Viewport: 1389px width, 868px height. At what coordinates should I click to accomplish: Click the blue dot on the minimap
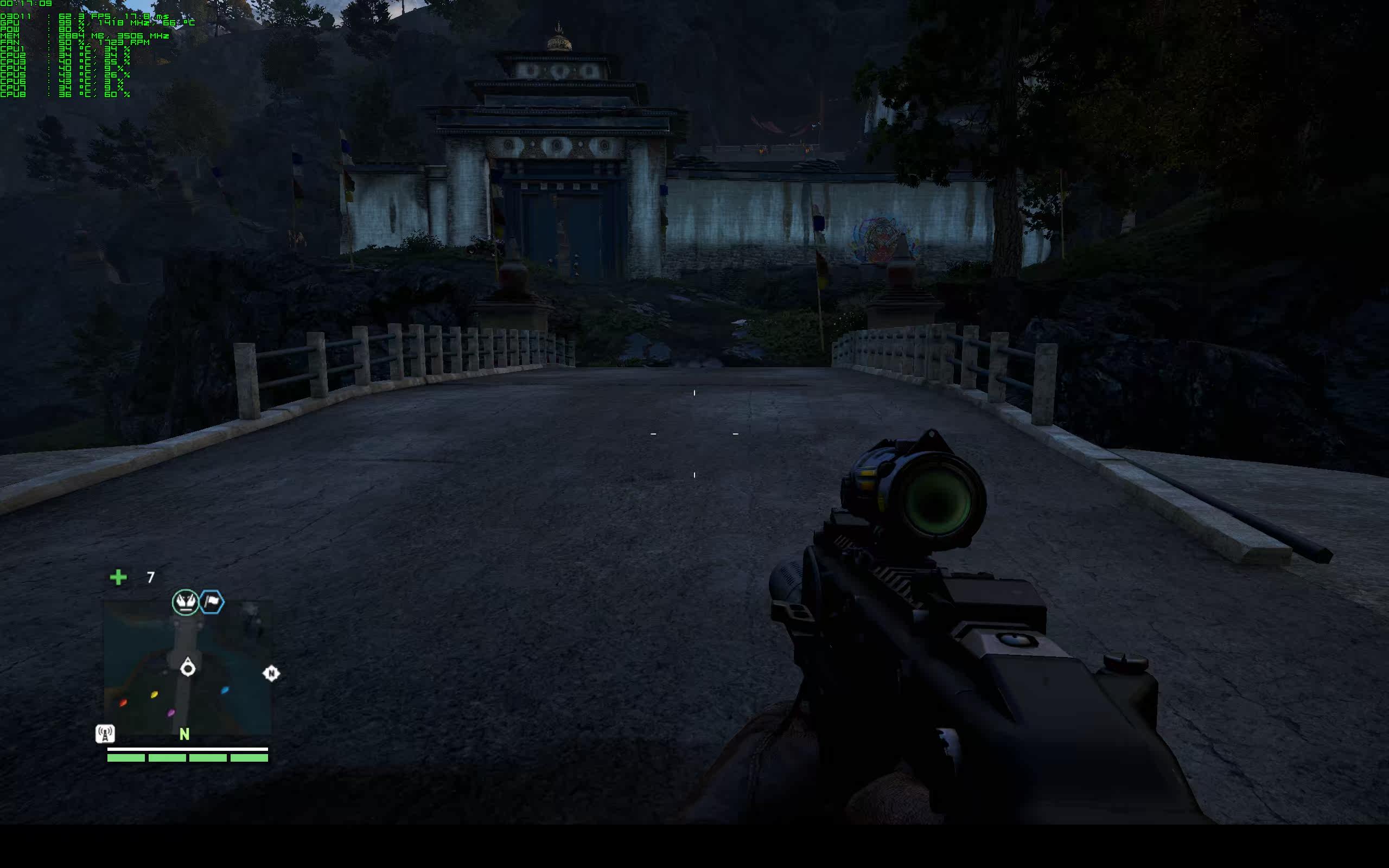point(225,690)
